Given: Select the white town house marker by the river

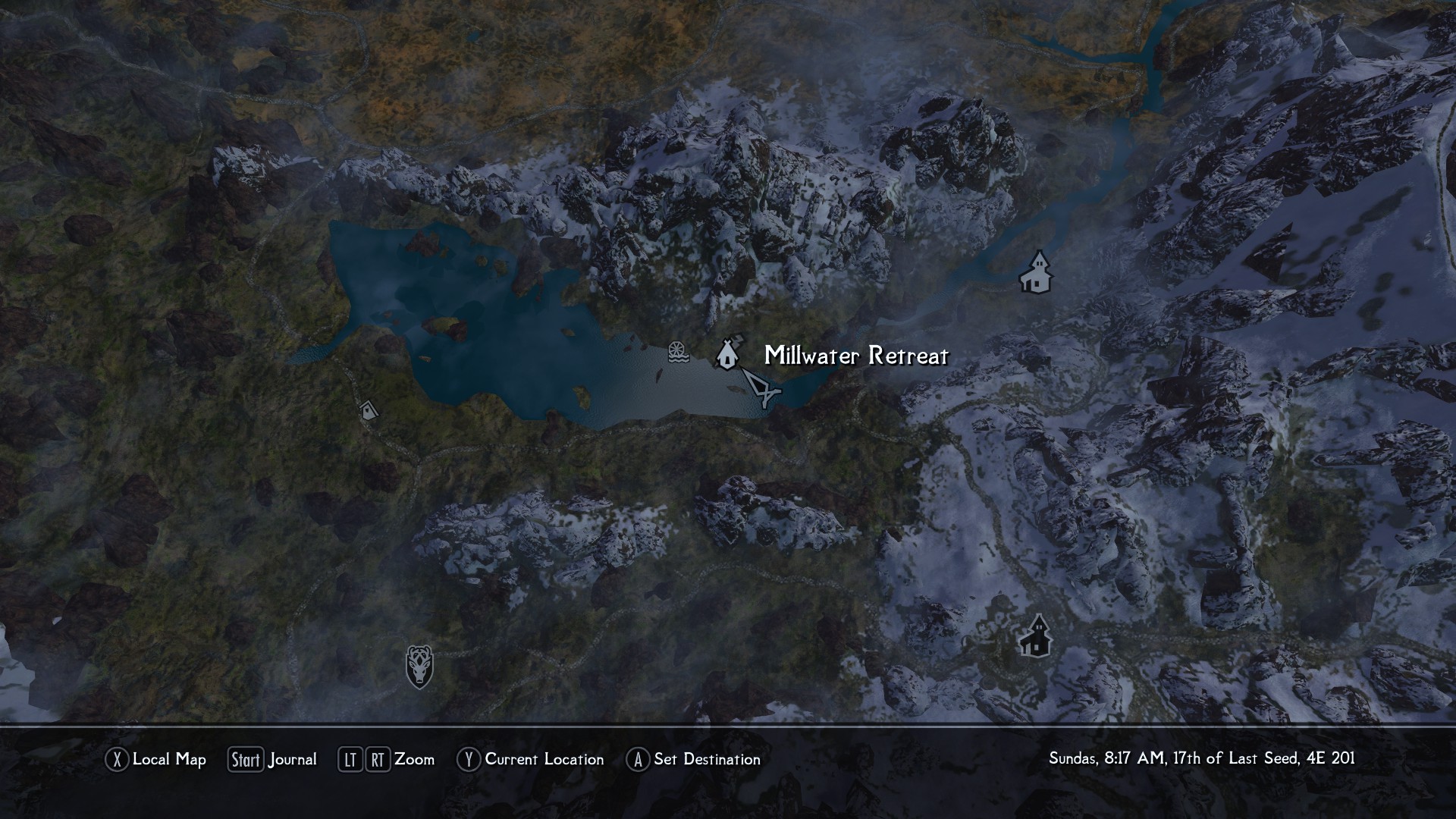Looking at the screenshot, I should tap(1036, 273).
